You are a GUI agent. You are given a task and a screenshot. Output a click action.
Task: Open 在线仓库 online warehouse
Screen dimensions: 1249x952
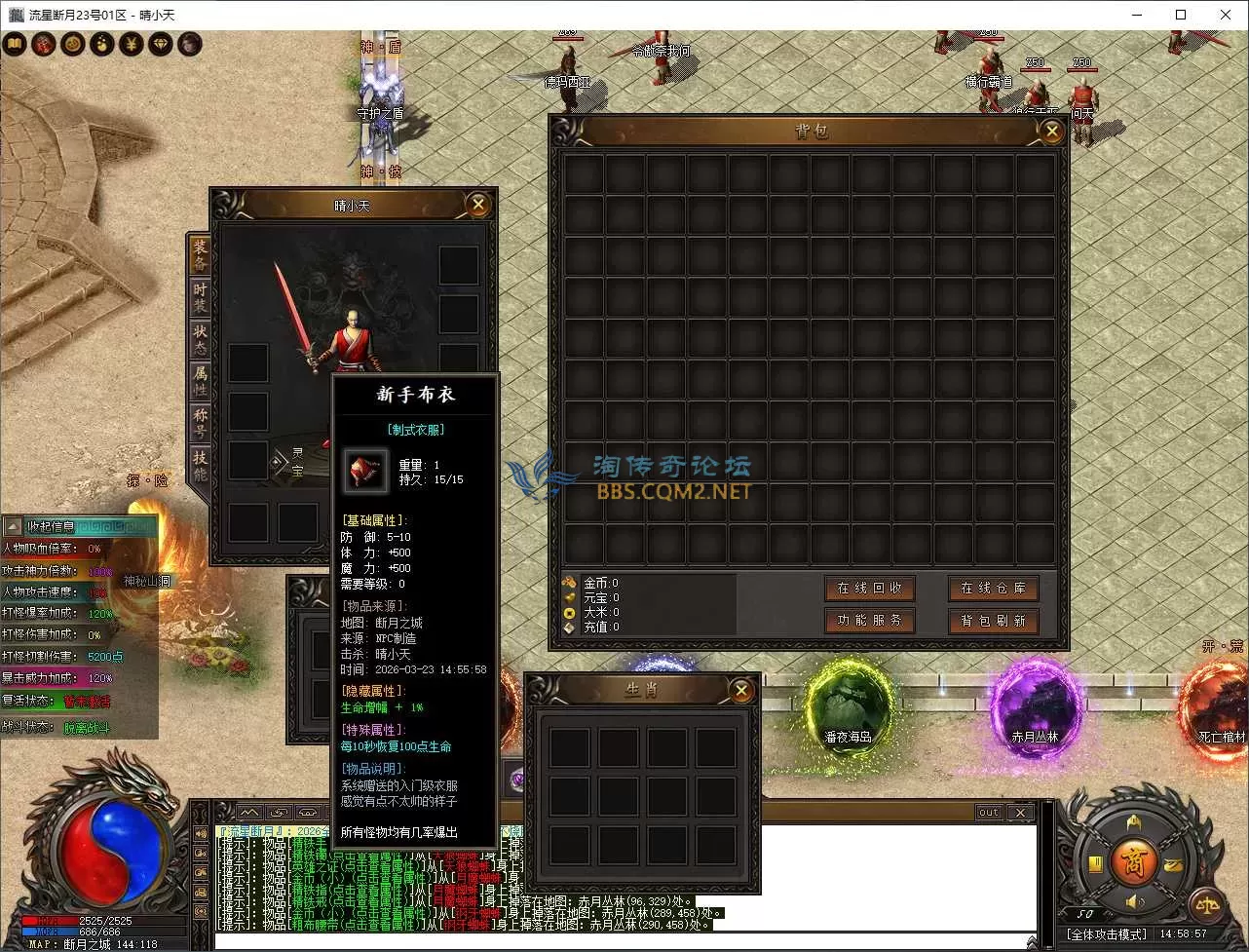point(993,589)
